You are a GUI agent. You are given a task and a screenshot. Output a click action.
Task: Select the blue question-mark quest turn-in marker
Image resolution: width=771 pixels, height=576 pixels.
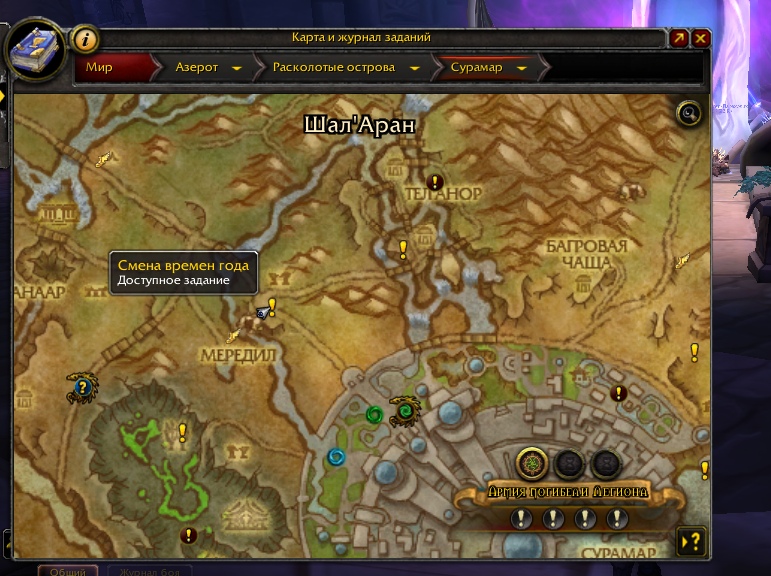coord(82,387)
